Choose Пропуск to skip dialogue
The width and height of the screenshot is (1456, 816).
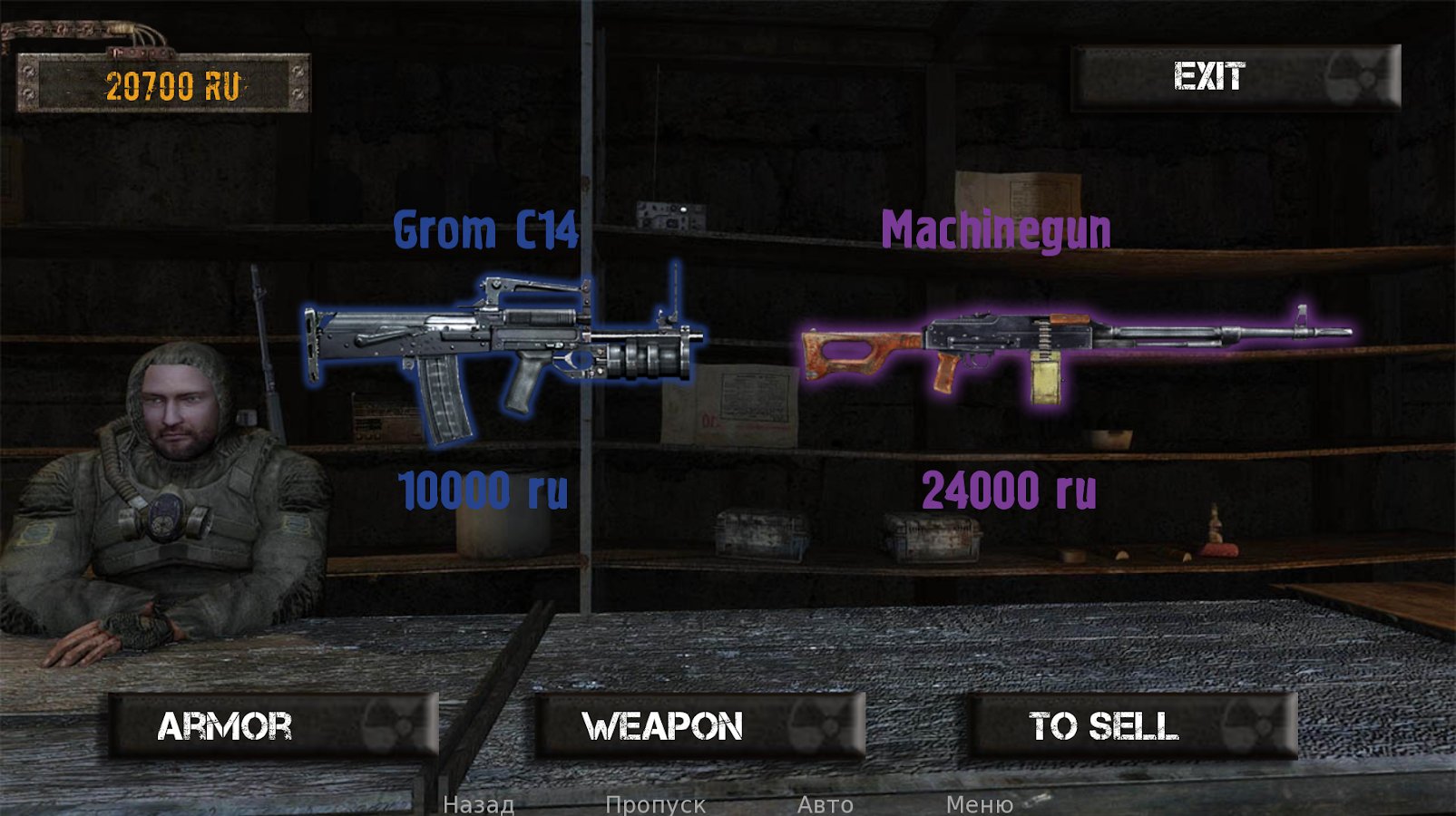[x=655, y=804]
